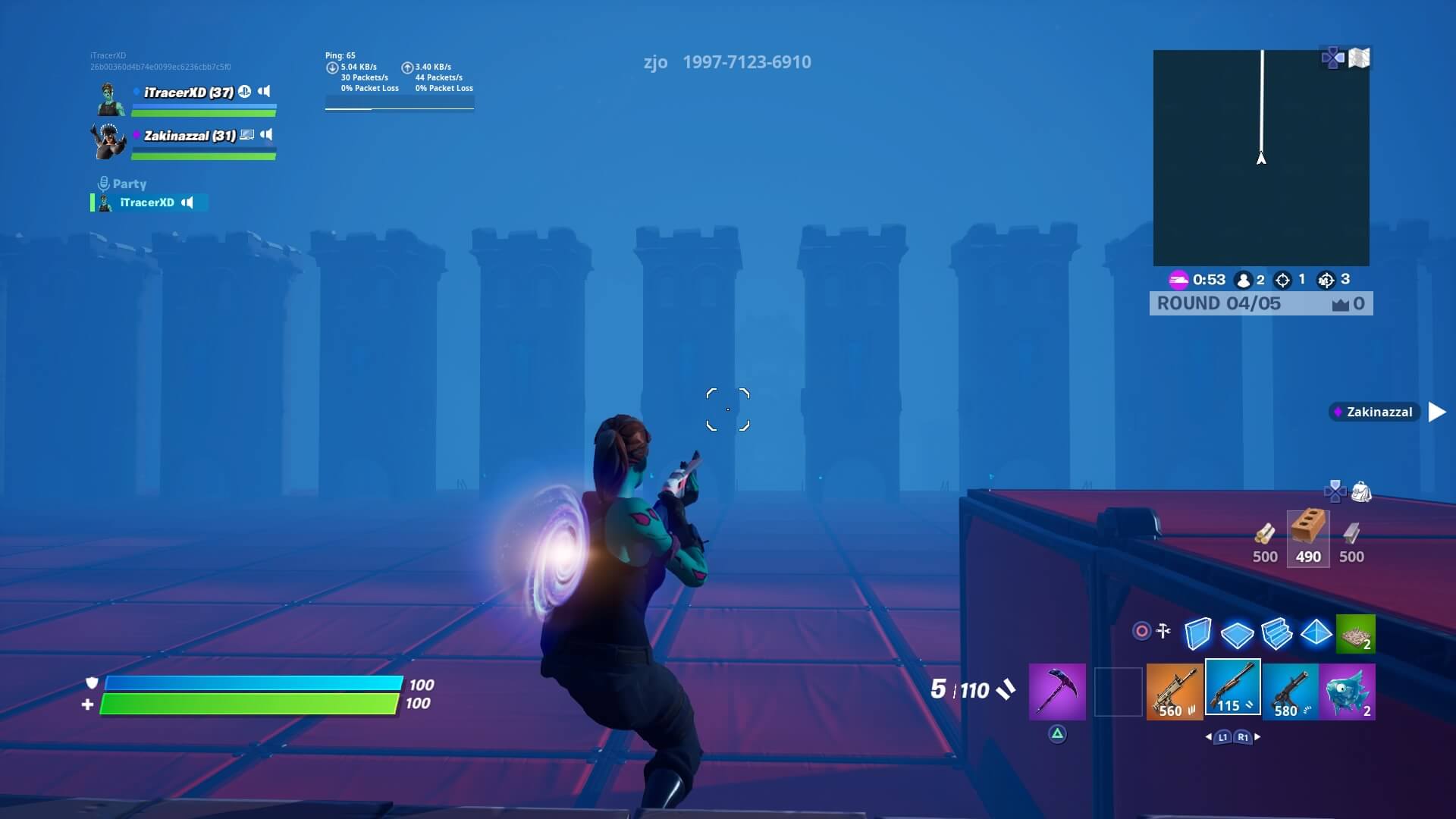Select the blue Slurpfish item
The image size is (1456, 819).
pyautogui.click(x=1350, y=689)
